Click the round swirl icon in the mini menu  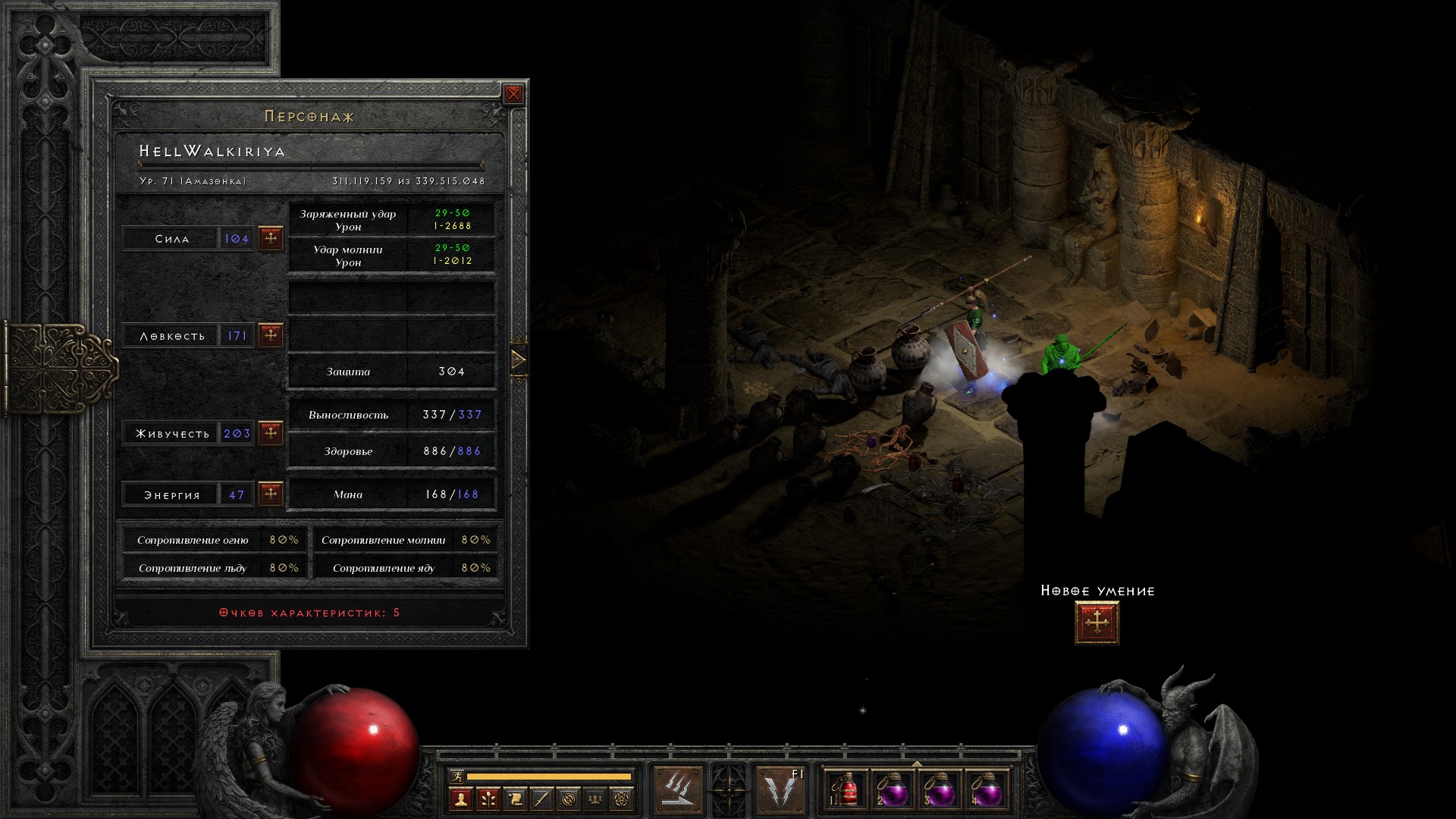(569, 799)
